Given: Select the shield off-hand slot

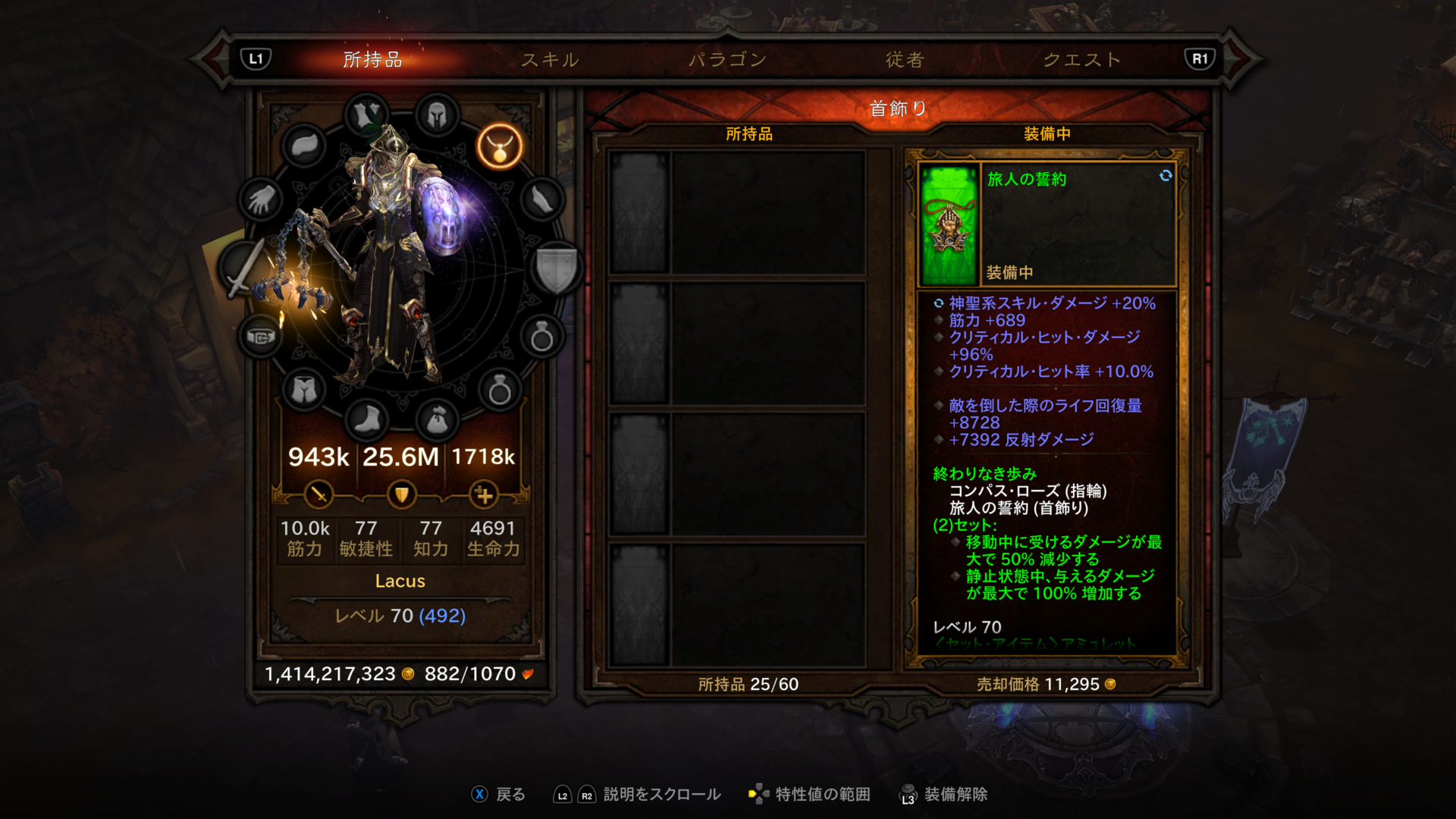Looking at the screenshot, I should [x=557, y=268].
